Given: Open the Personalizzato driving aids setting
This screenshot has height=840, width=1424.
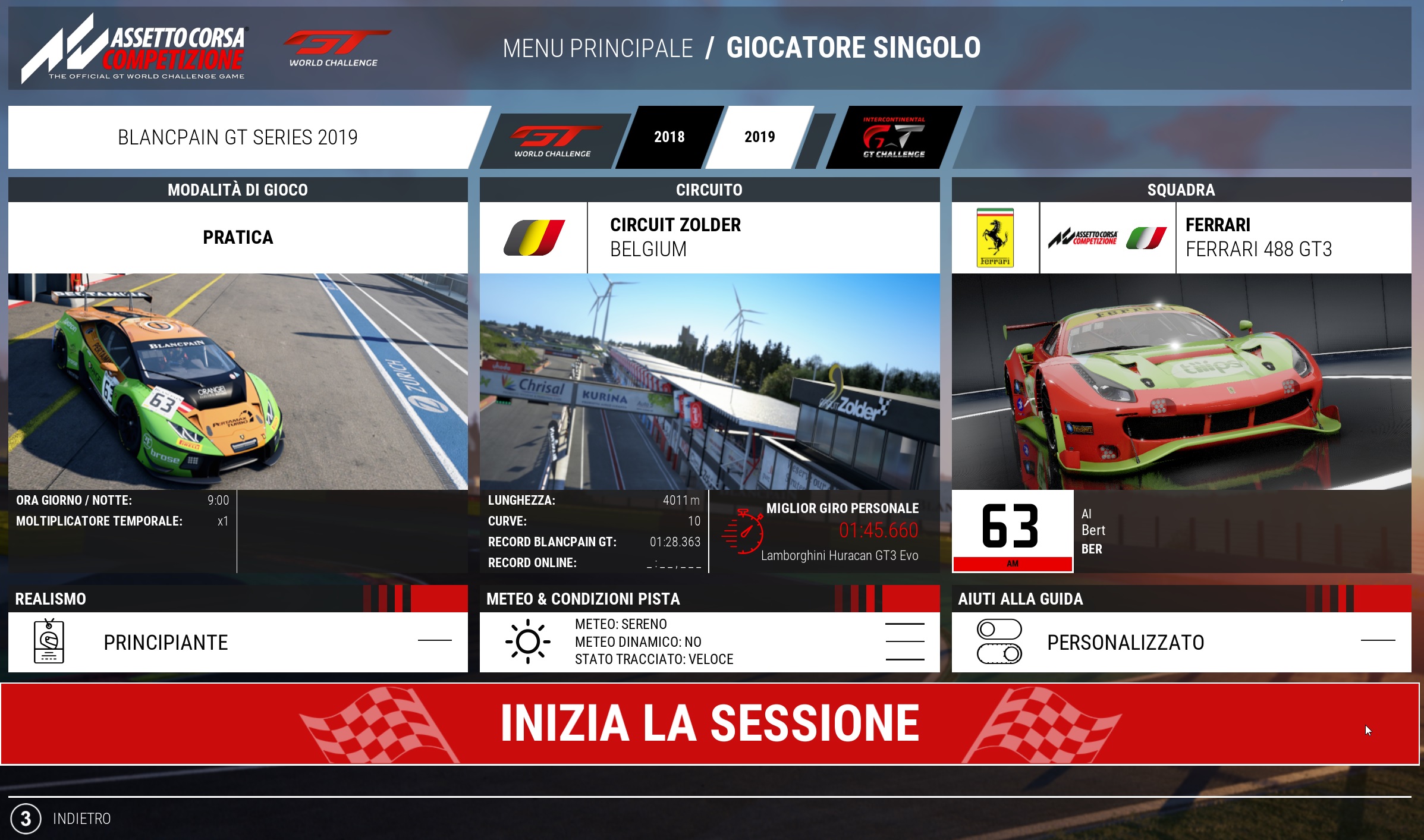Looking at the screenshot, I should (1181, 642).
